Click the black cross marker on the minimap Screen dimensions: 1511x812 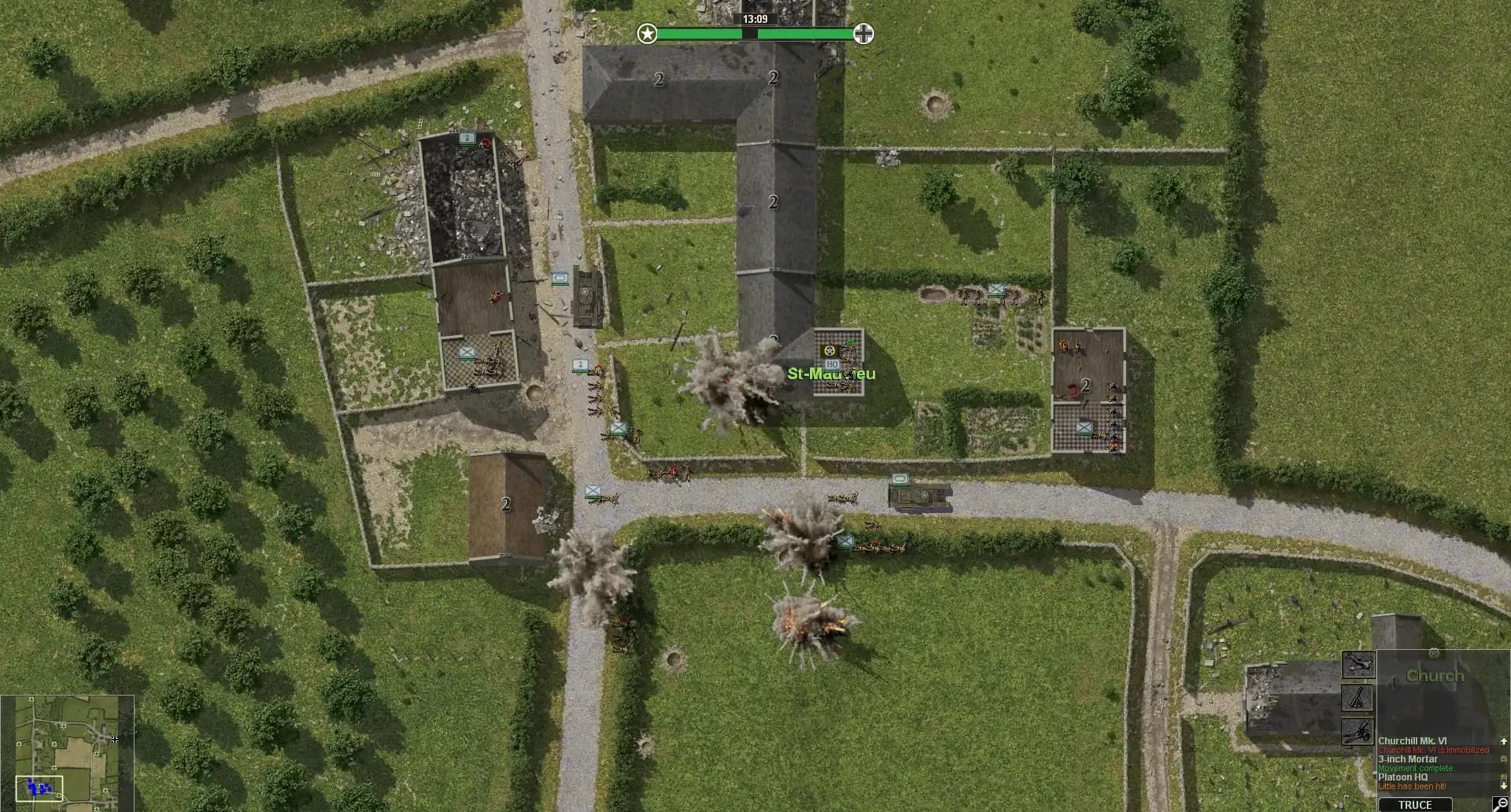coord(115,740)
